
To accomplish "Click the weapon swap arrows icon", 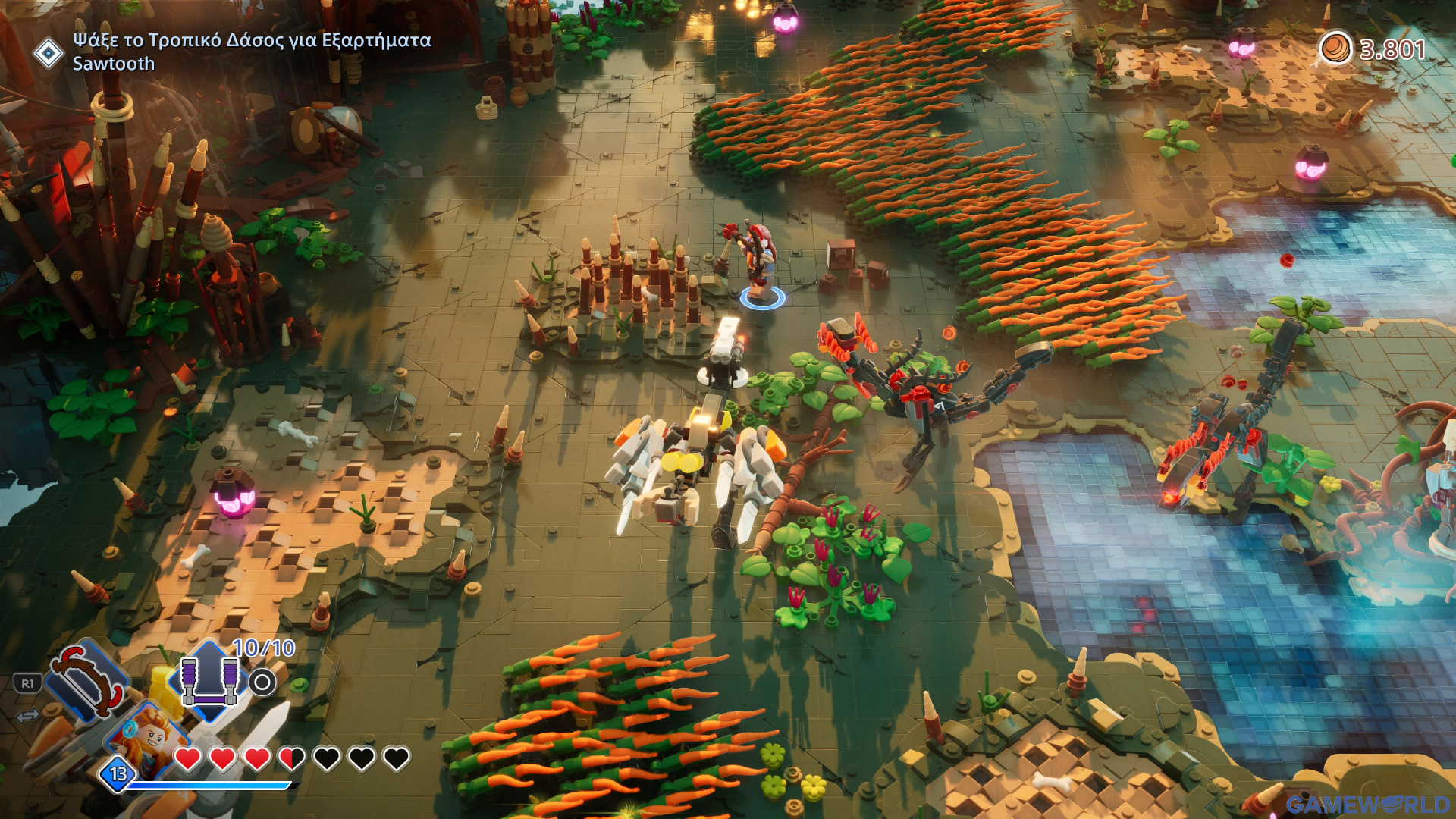I will [x=28, y=716].
